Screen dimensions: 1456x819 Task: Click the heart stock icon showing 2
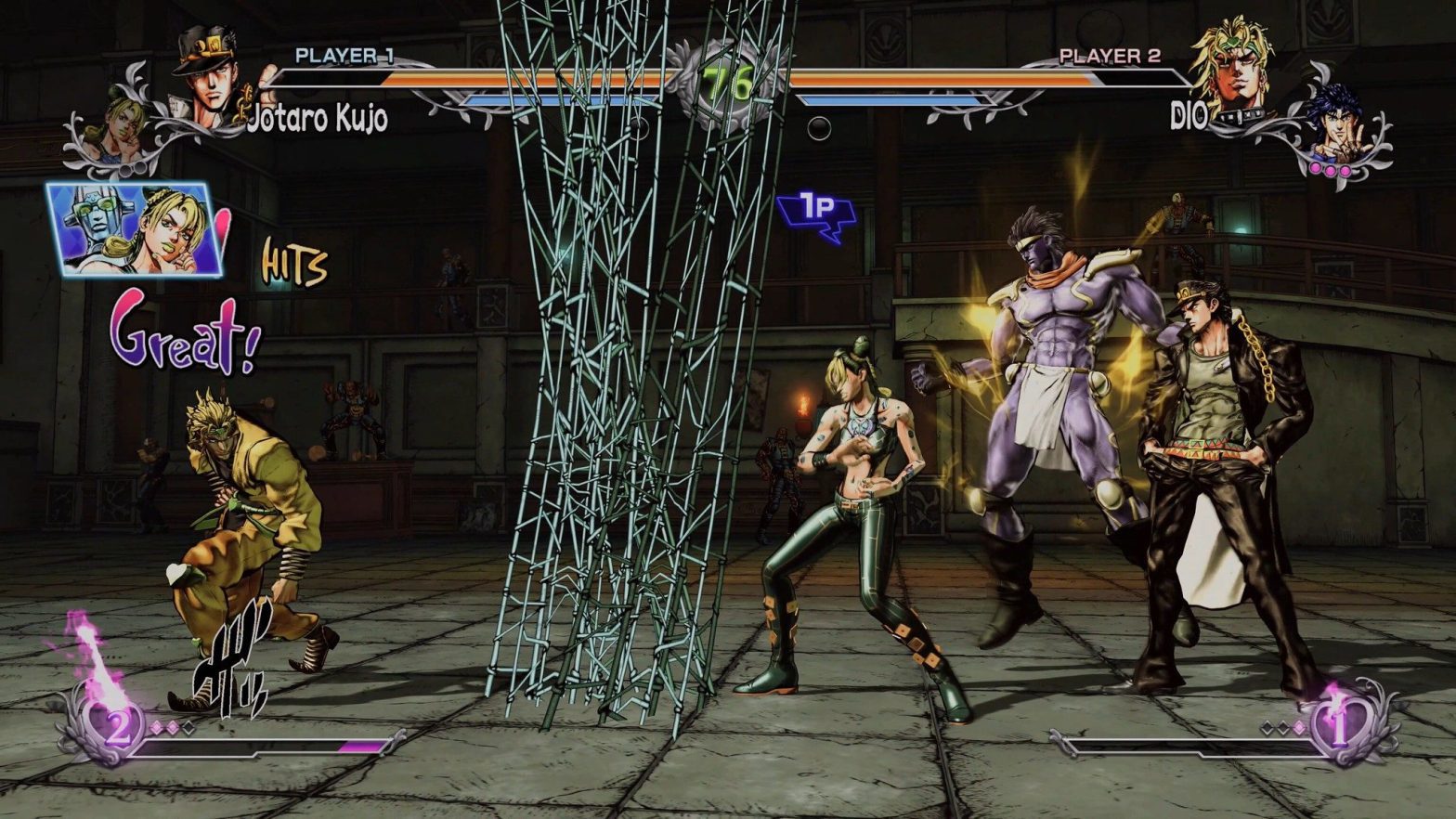point(116,724)
